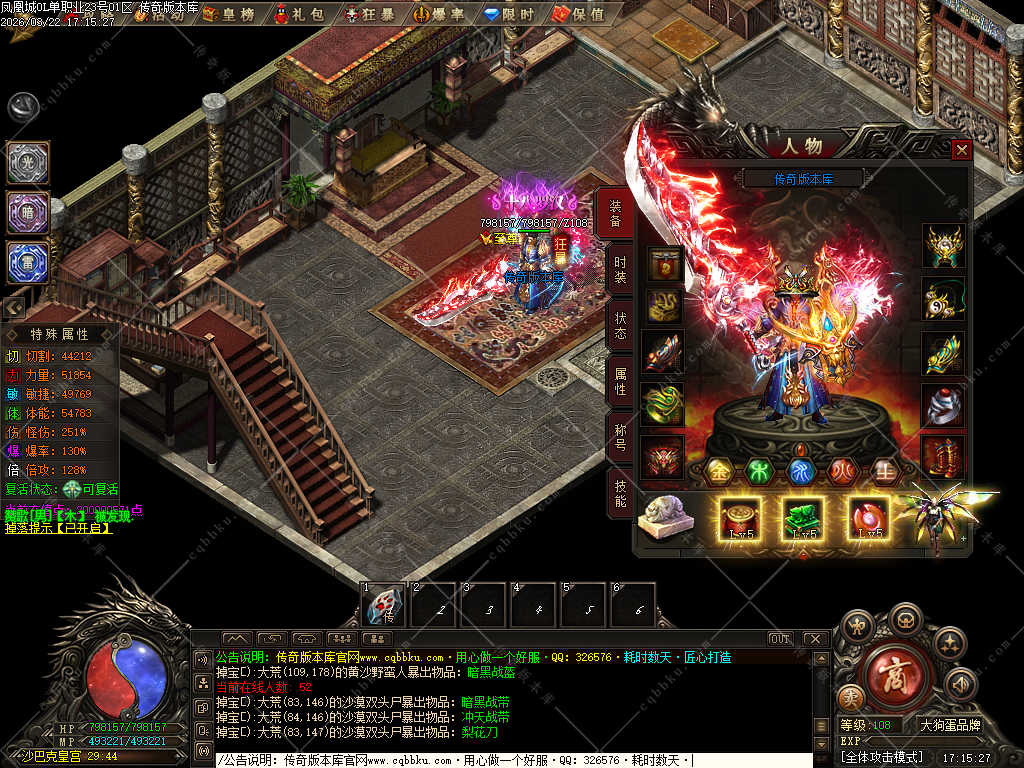Click the OUT button above chat
1024x768 pixels.
tap(780, 639)
